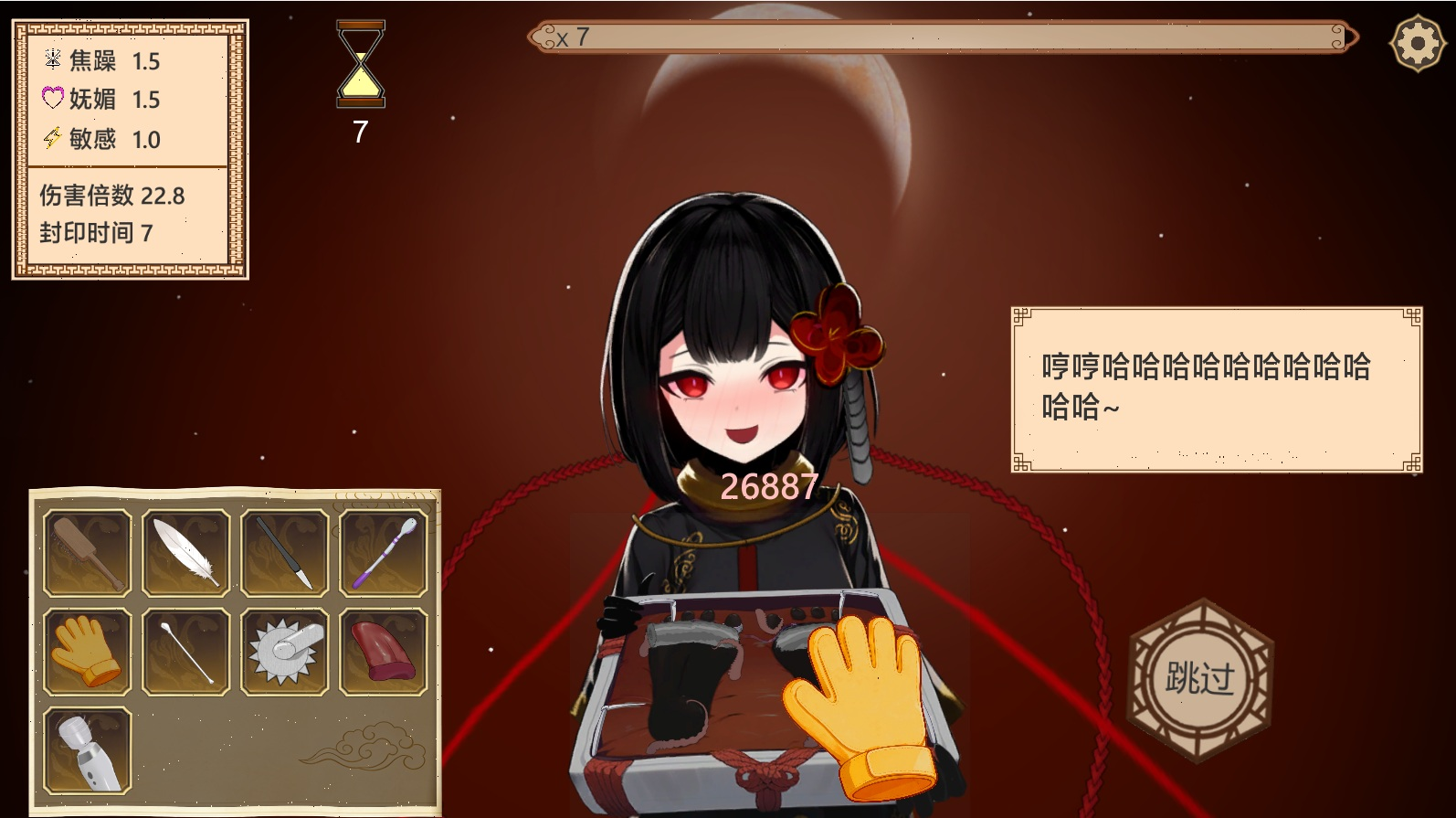Select the purple wand tool slot
Viewport: 1456px width, 818px height.
coord(384,553)
